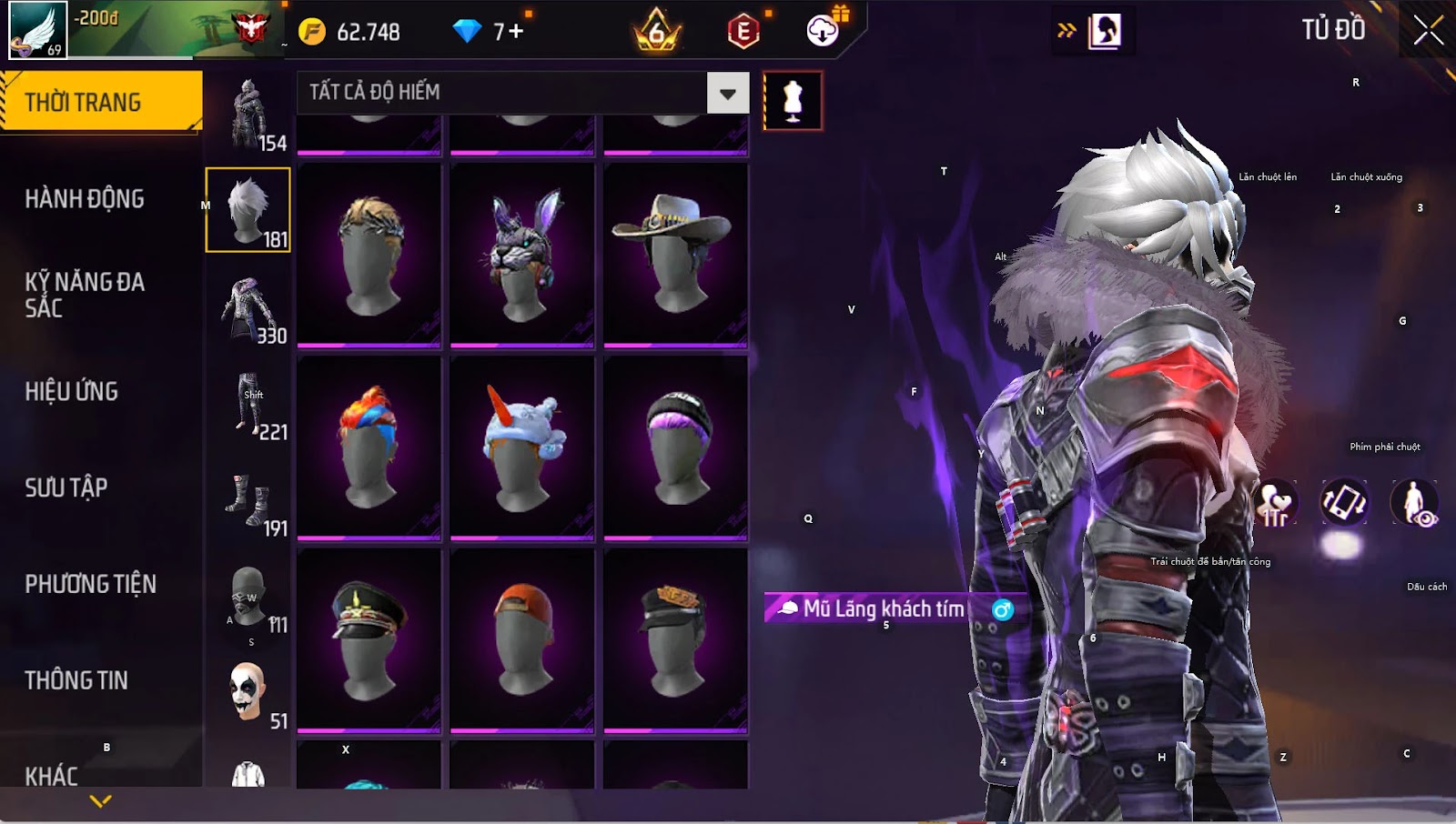The height and width of the screenshot is (824, 1456).
Task: Select the black military officer cap
Action: point(369,640)
